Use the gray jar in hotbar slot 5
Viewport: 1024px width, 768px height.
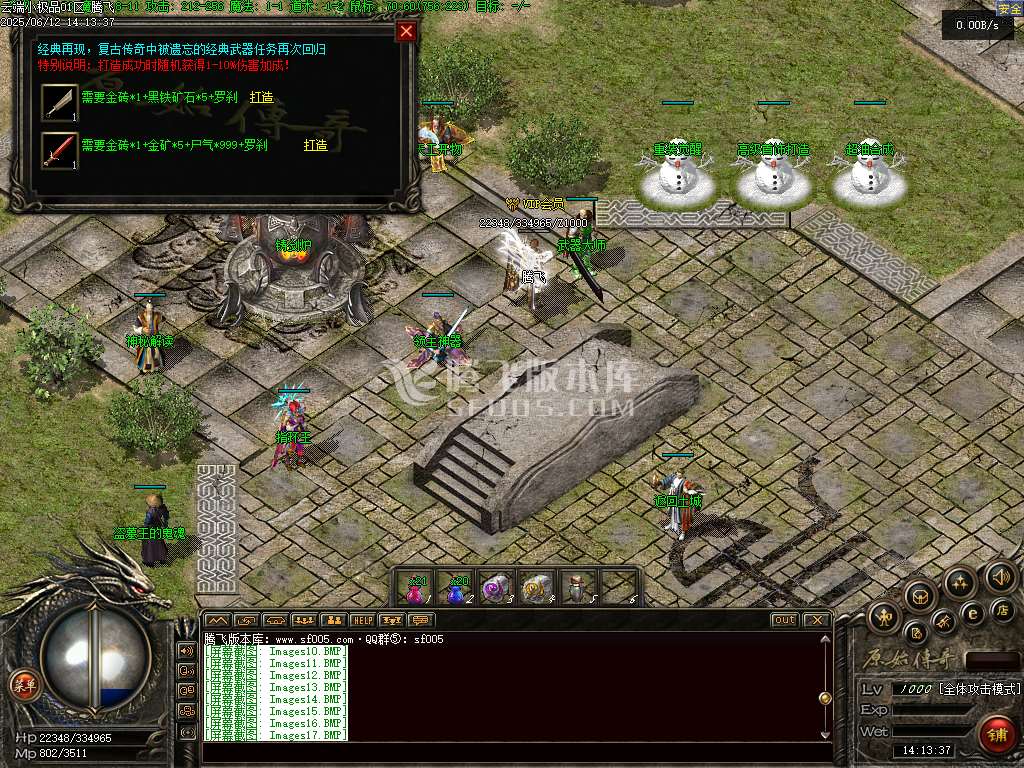tap(578, 588)
